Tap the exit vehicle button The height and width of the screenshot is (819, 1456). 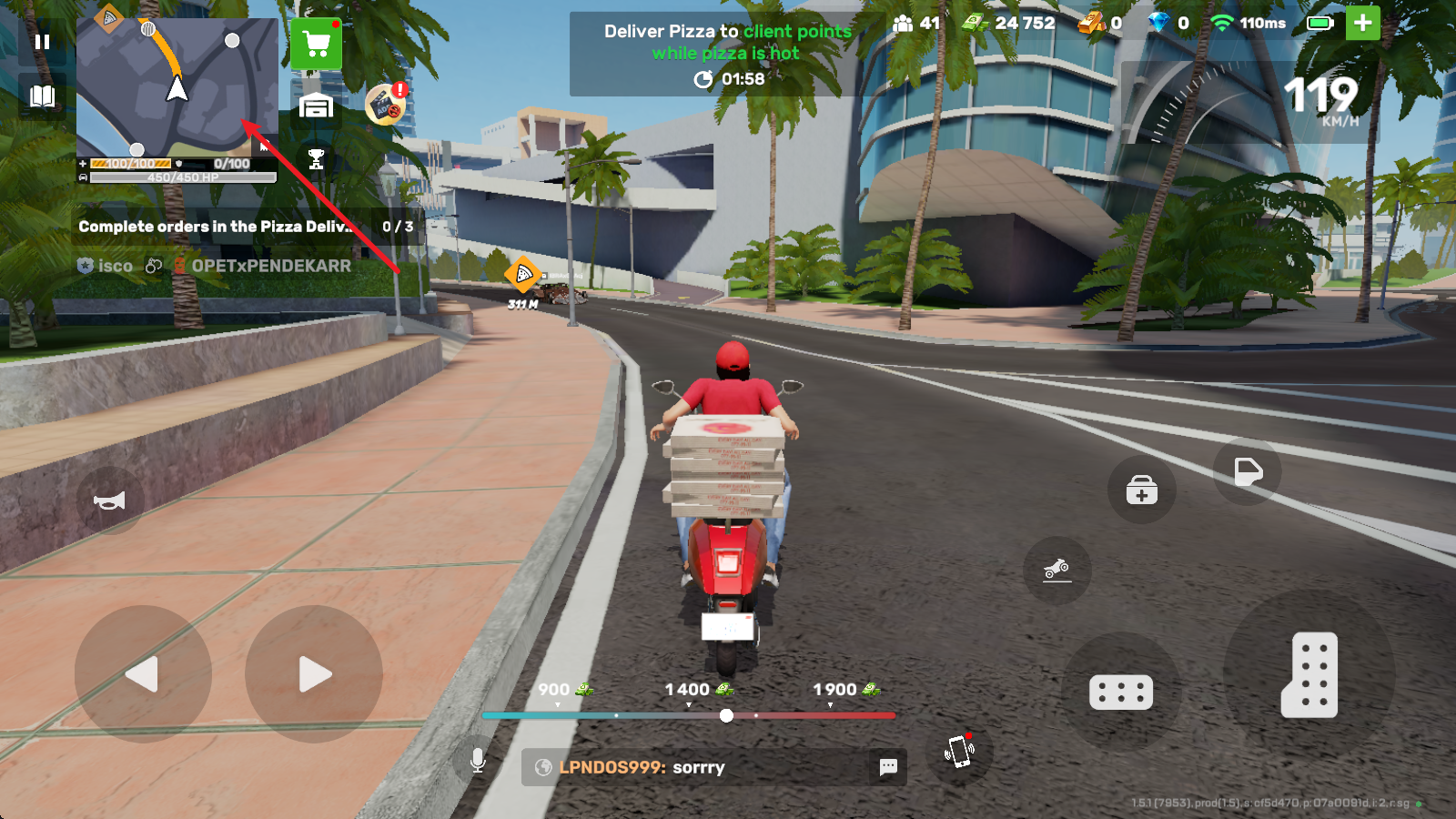(1247, 471)
